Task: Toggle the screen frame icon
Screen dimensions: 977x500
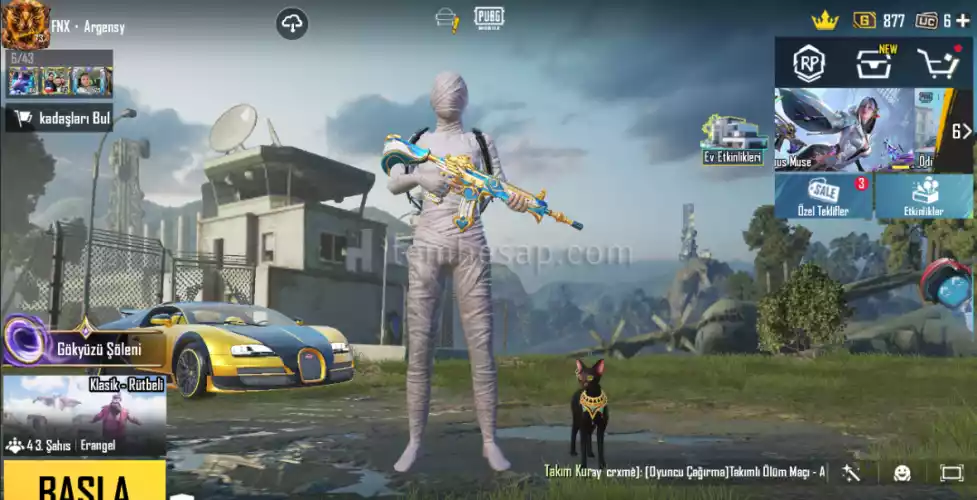Action: [x=951, y=472]
